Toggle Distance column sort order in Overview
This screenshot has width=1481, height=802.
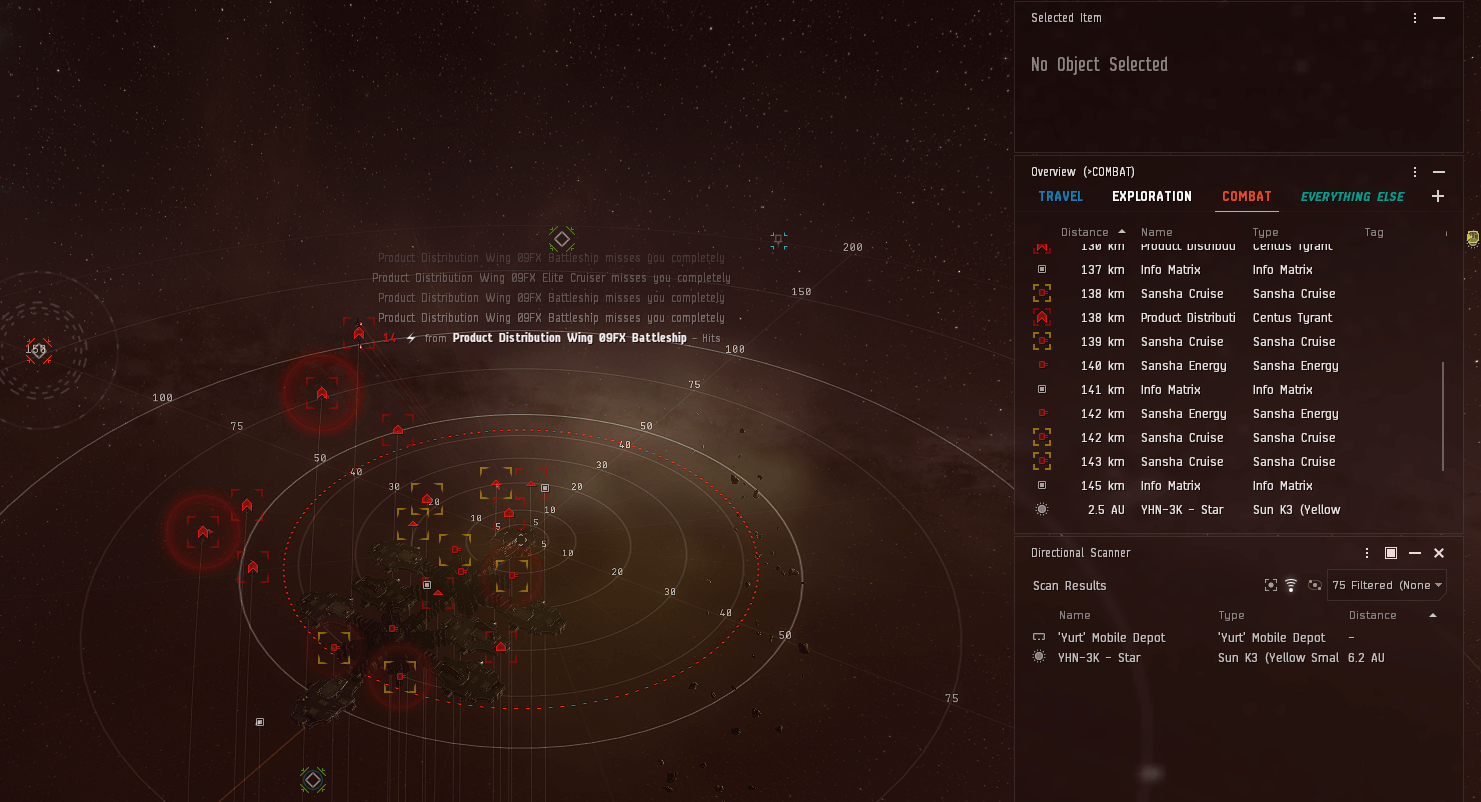point(1084,231)
